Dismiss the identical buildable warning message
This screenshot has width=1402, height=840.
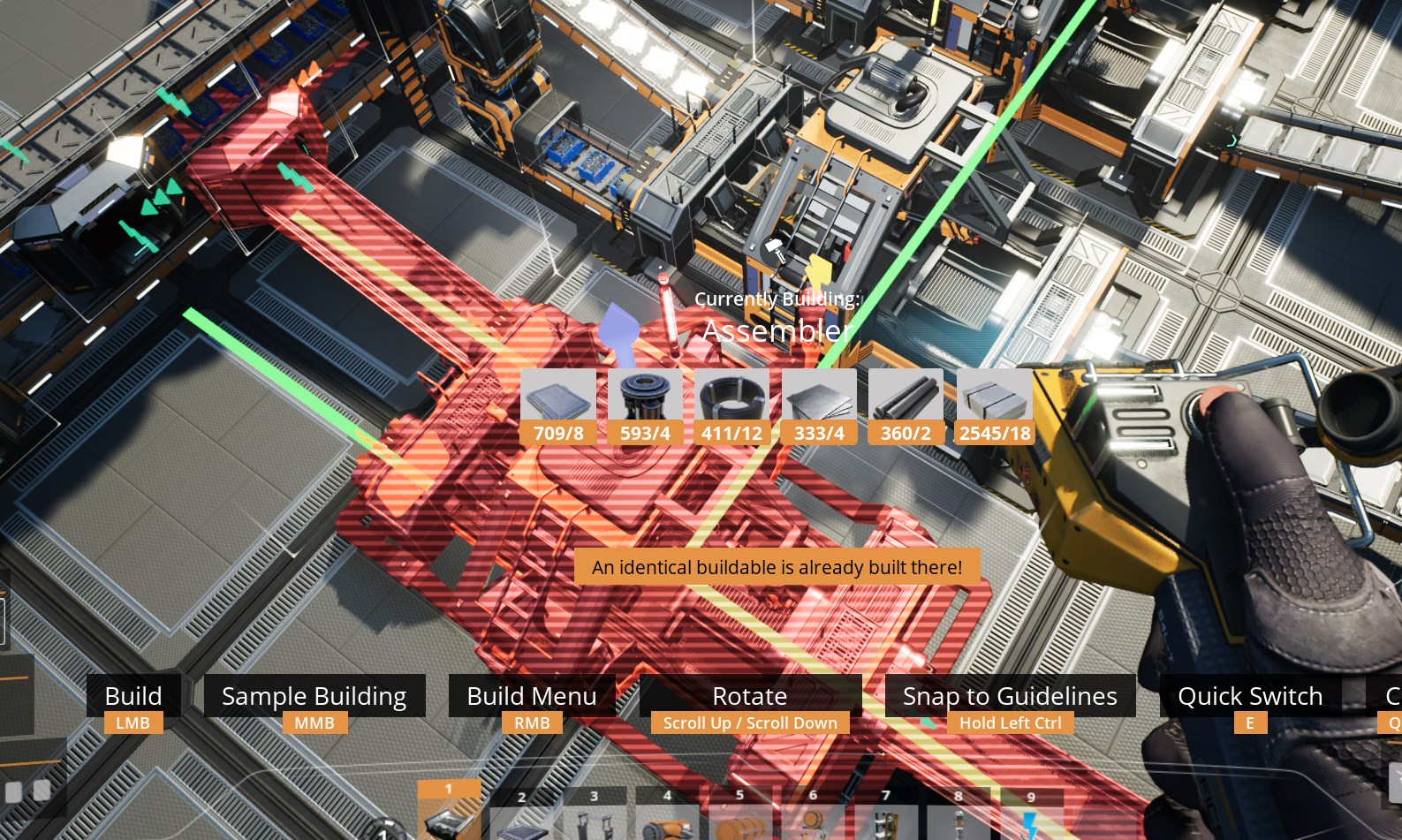coord(777,567)
